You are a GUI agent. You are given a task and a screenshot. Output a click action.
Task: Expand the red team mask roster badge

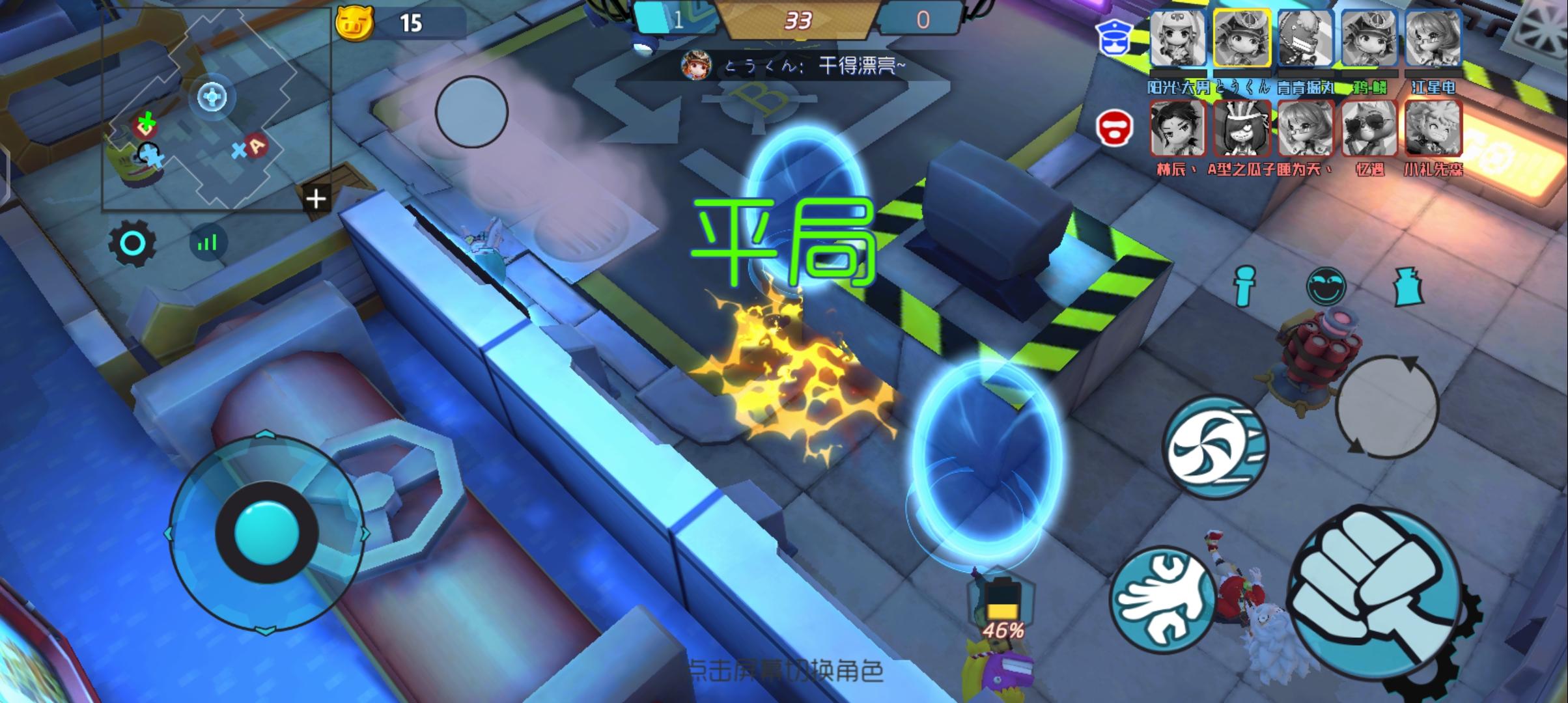1116,128
